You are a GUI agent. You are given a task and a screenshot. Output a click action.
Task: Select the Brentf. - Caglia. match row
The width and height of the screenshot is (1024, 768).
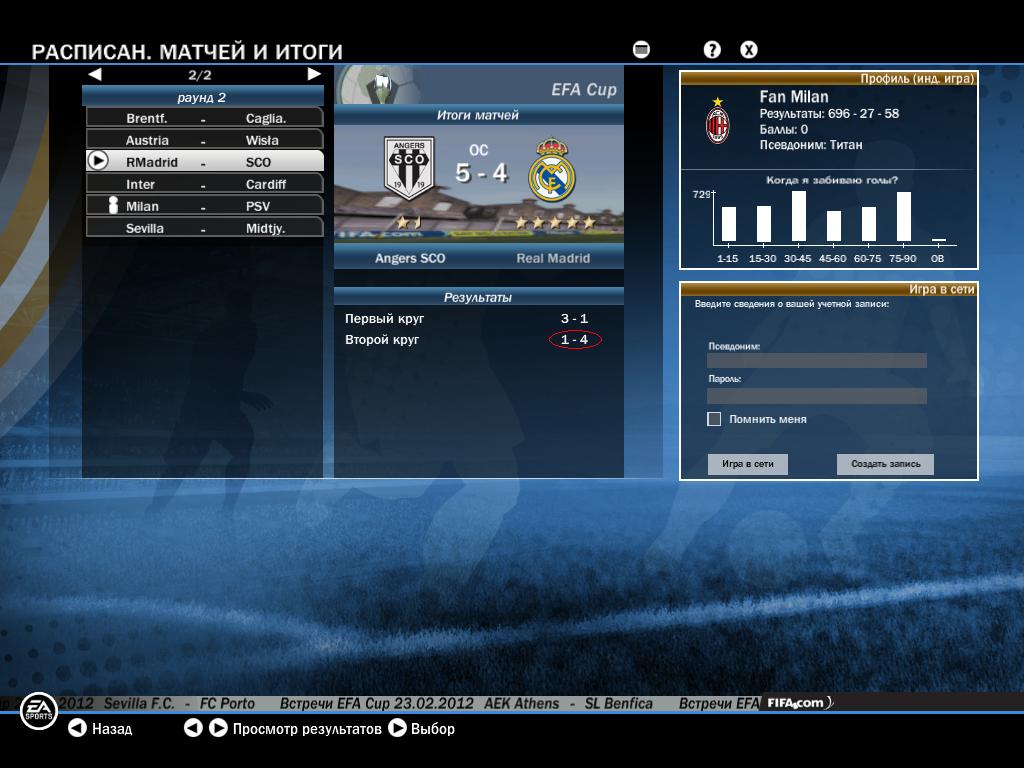point(204,118)
